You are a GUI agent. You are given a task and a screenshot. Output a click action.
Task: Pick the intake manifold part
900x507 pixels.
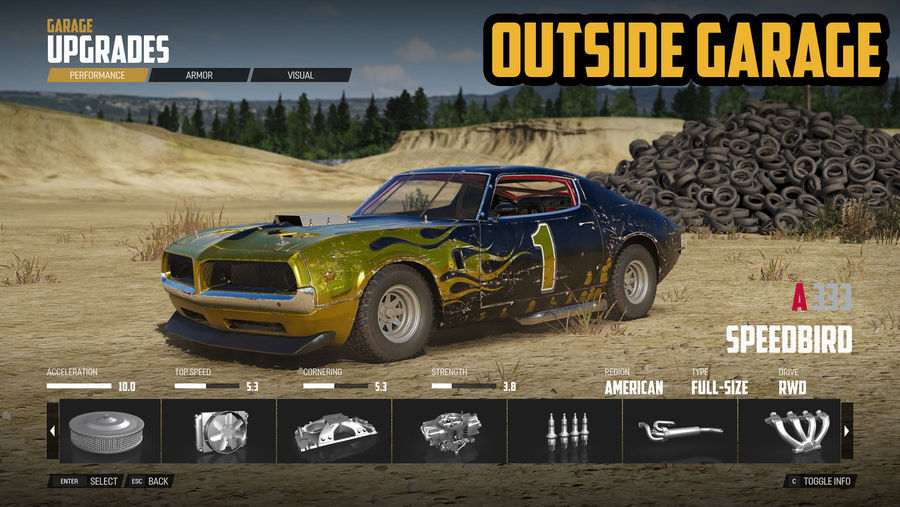[x=334, y=431]
